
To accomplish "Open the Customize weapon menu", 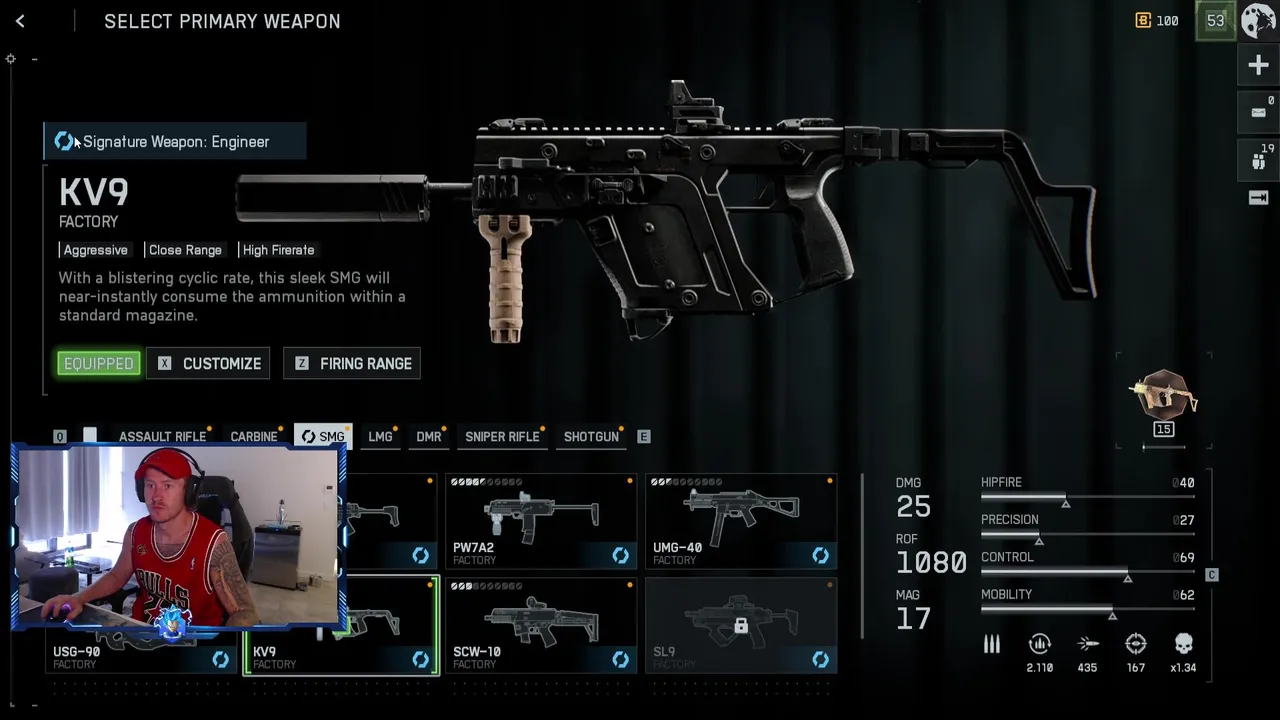I will point(208,364).
